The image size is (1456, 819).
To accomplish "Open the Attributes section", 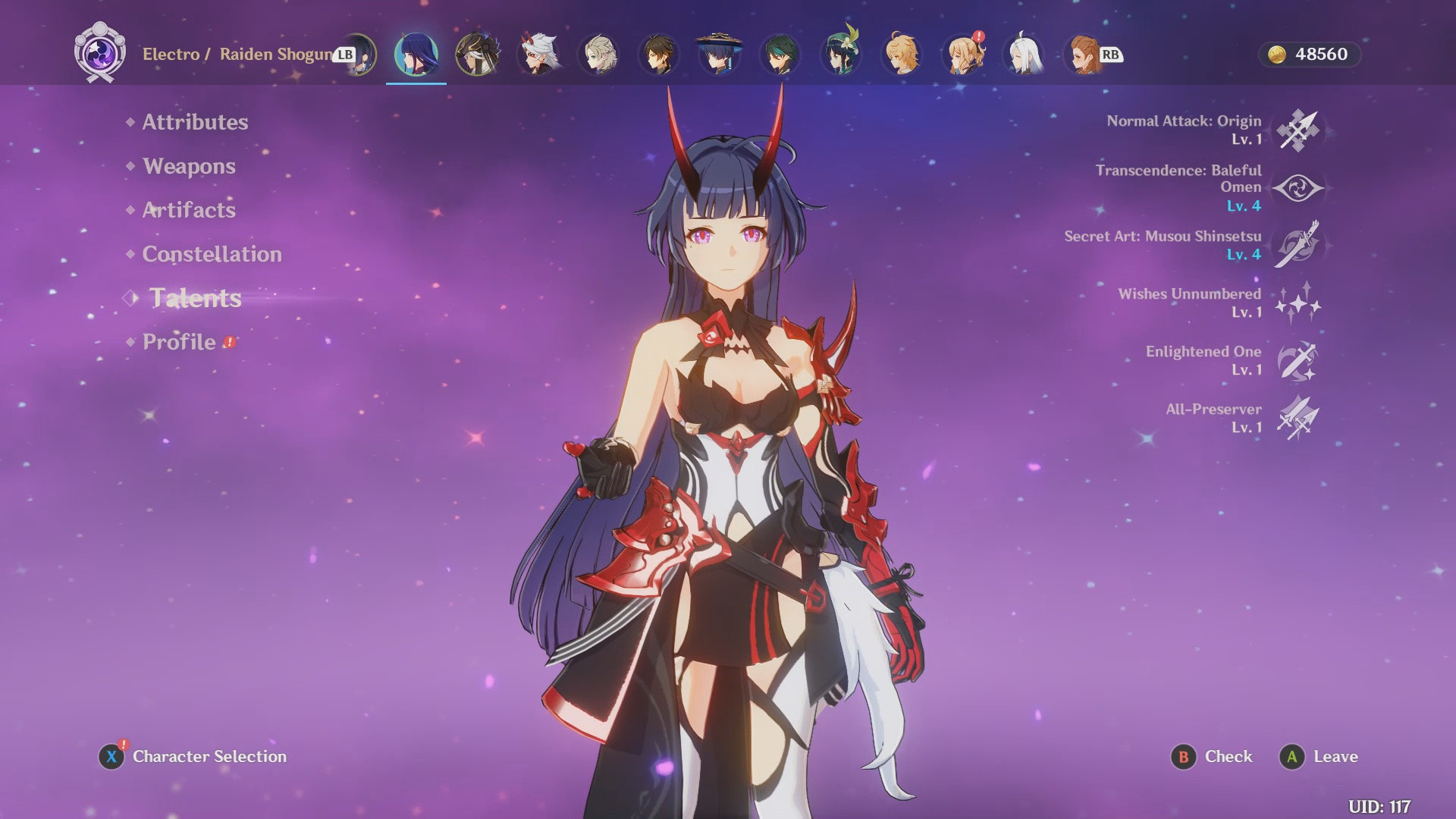I will click(195, 122).
